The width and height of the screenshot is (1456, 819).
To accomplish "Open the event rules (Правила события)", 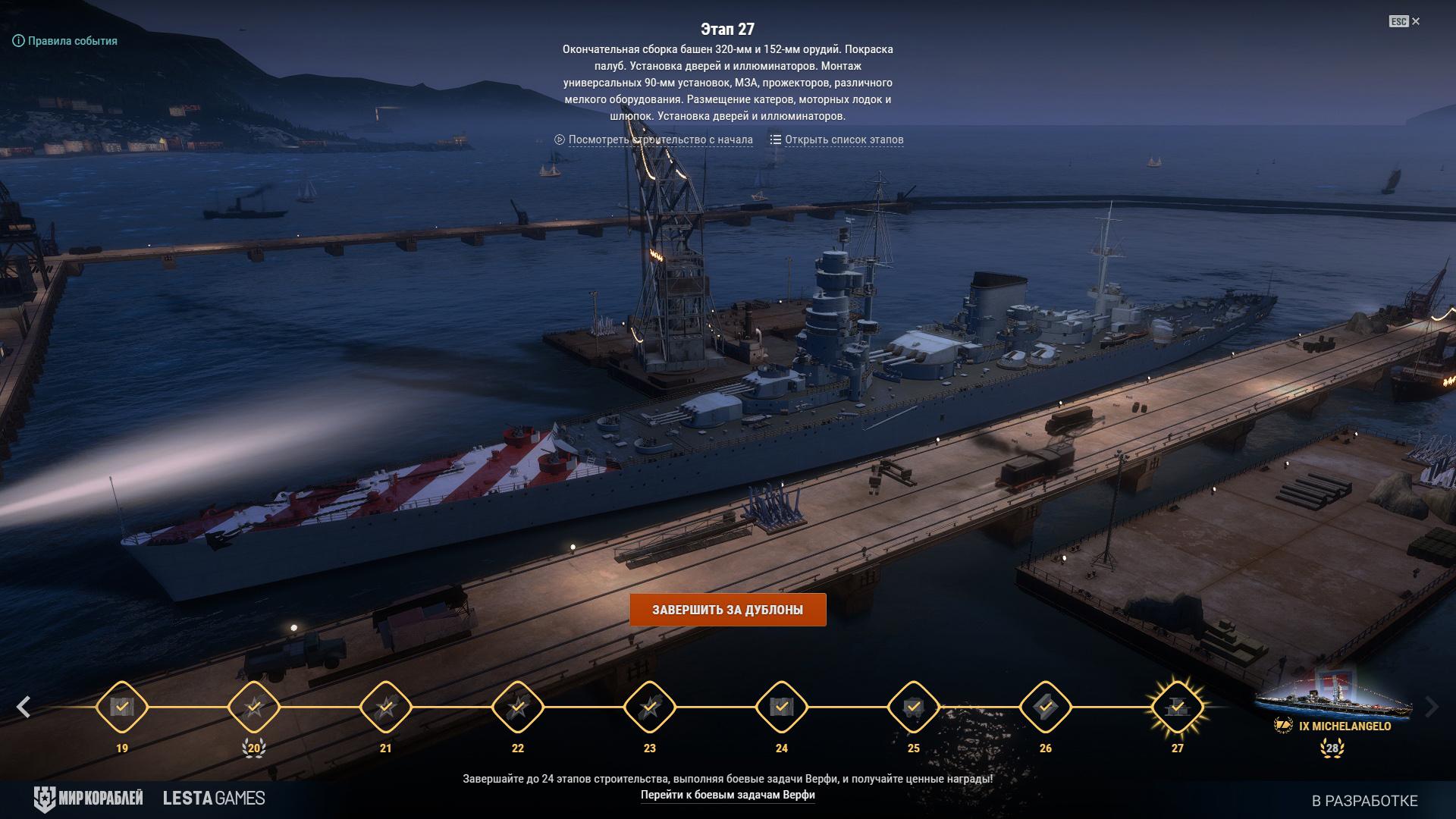I will pos(66,41).
